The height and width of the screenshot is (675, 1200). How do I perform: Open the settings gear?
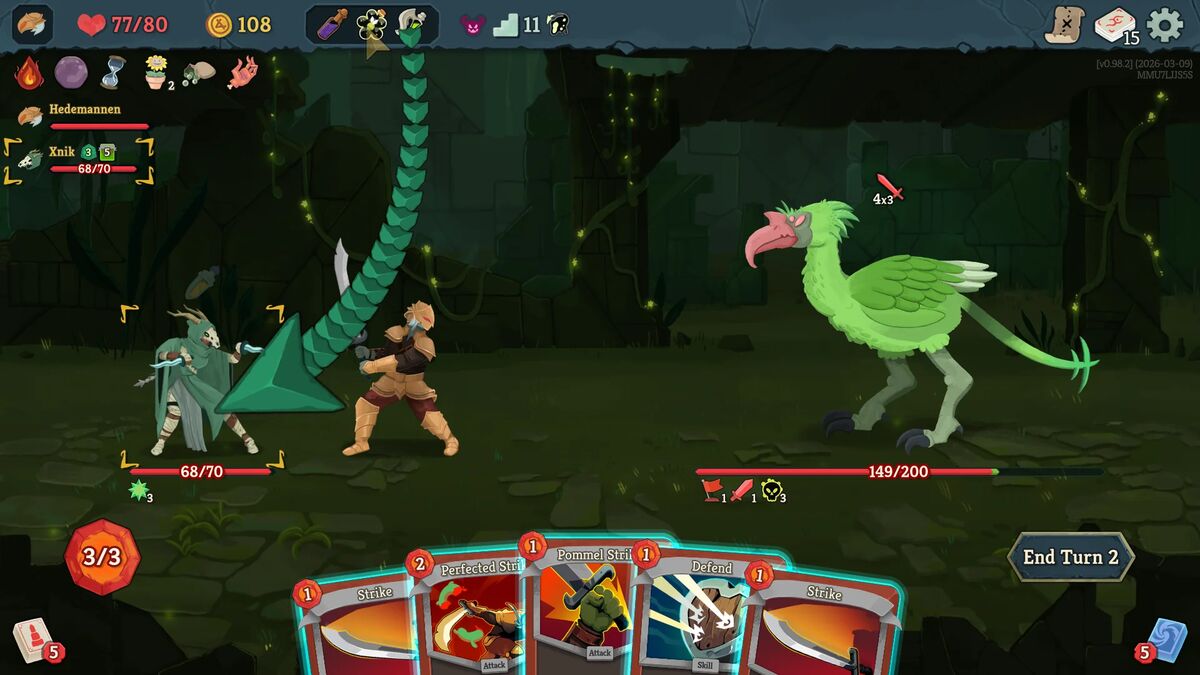coord(1164,25)
